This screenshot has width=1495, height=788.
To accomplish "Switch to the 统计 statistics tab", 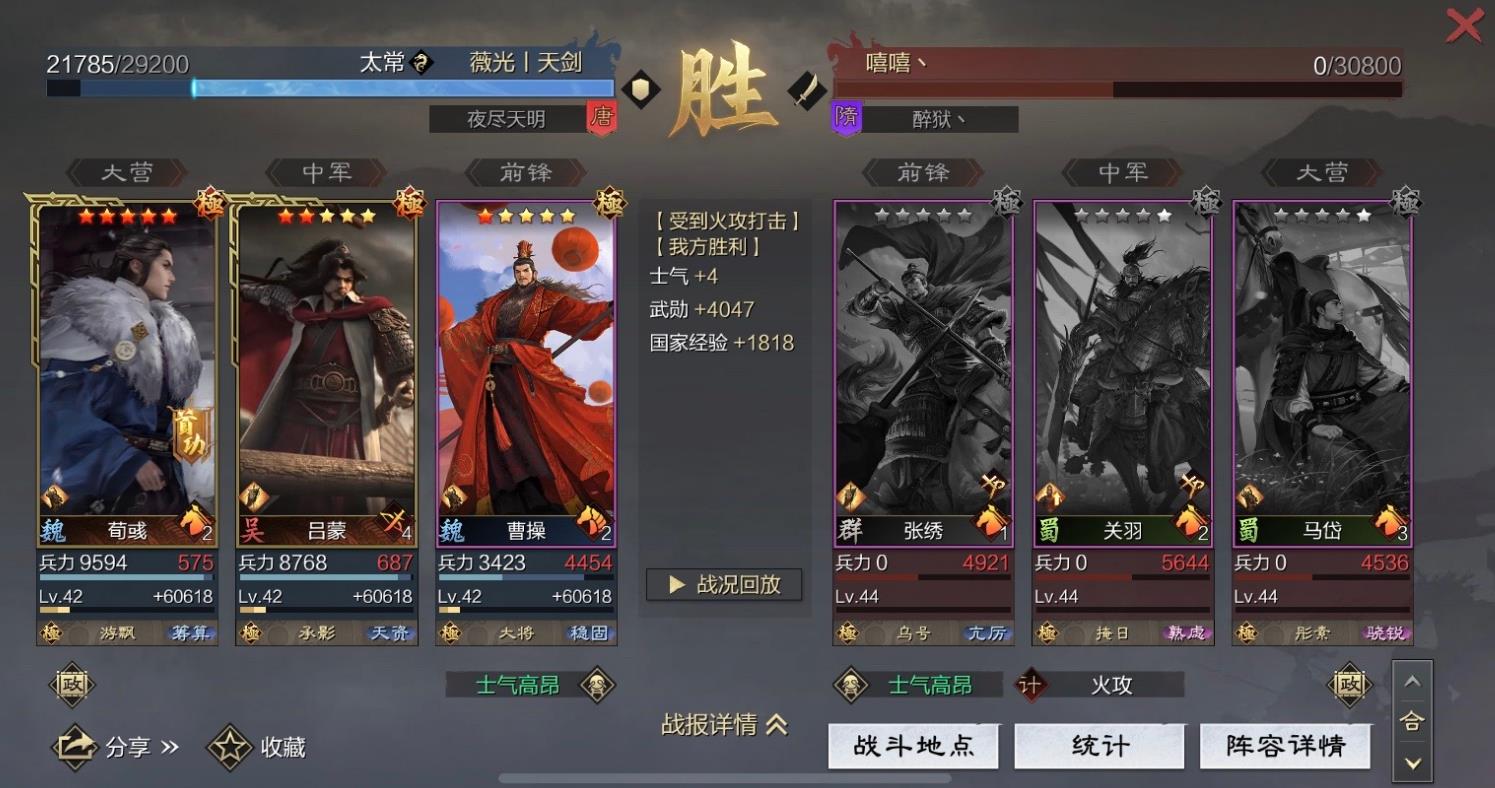I will pyautogui.click(x=1099, y=745).
